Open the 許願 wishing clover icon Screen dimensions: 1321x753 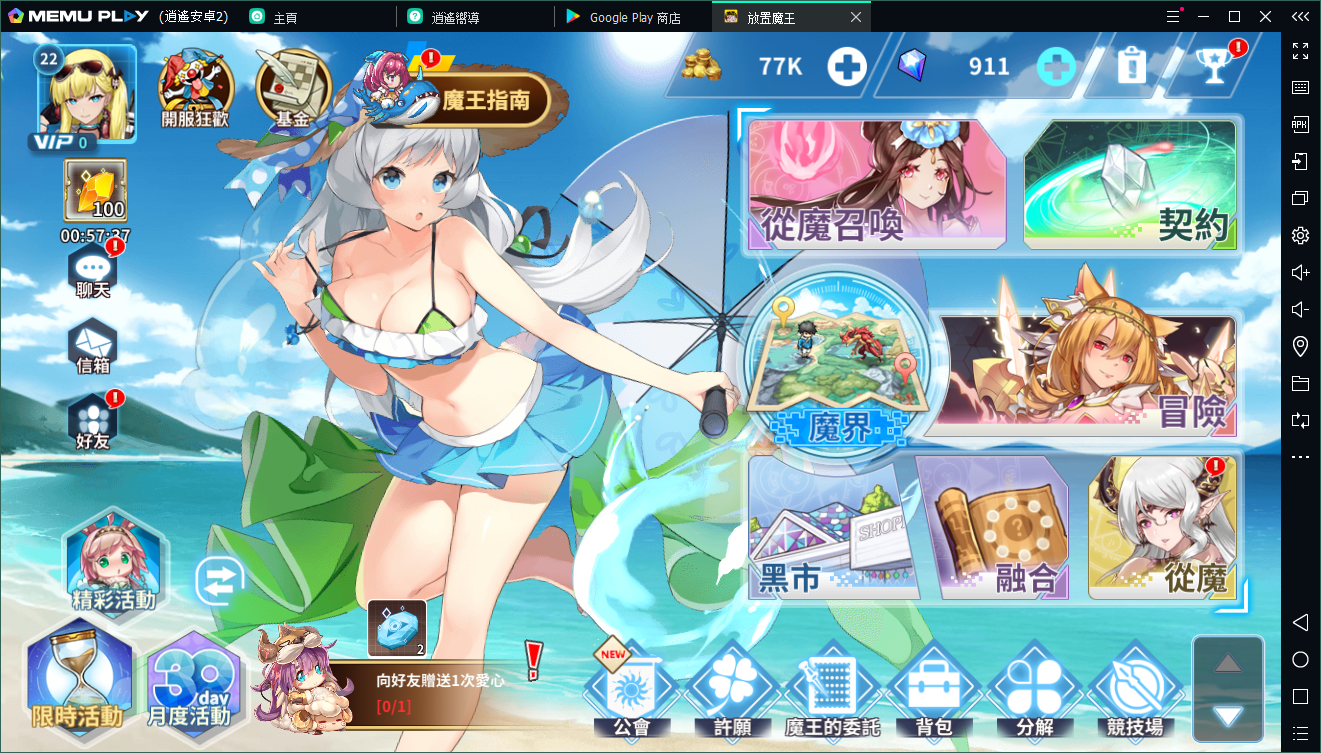click(732, 692)
